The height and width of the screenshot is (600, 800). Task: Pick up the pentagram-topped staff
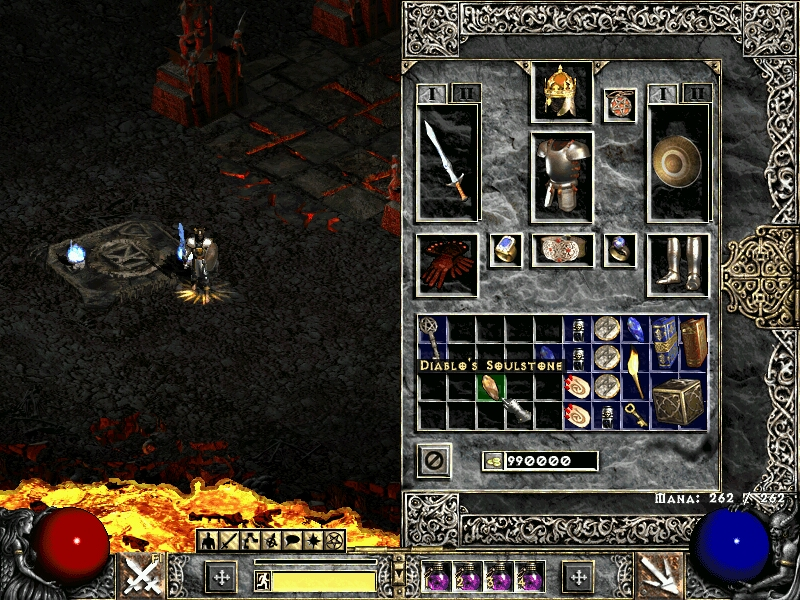click(432, 340)
